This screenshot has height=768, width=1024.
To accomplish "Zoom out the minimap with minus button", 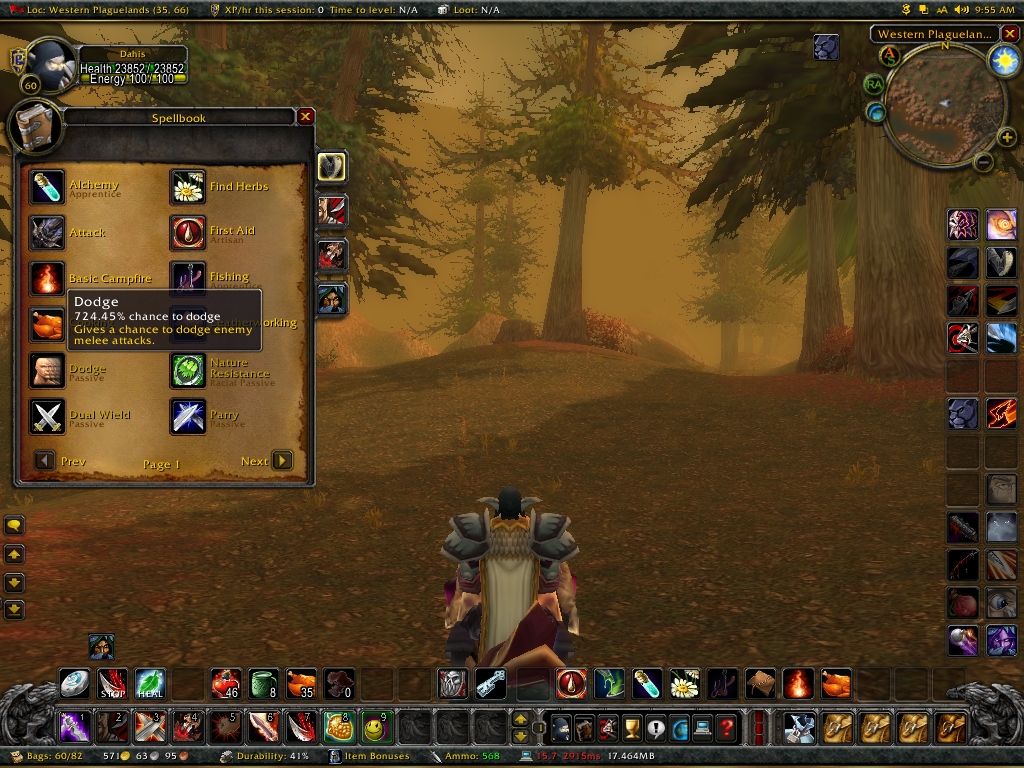I will coord(983,162).
